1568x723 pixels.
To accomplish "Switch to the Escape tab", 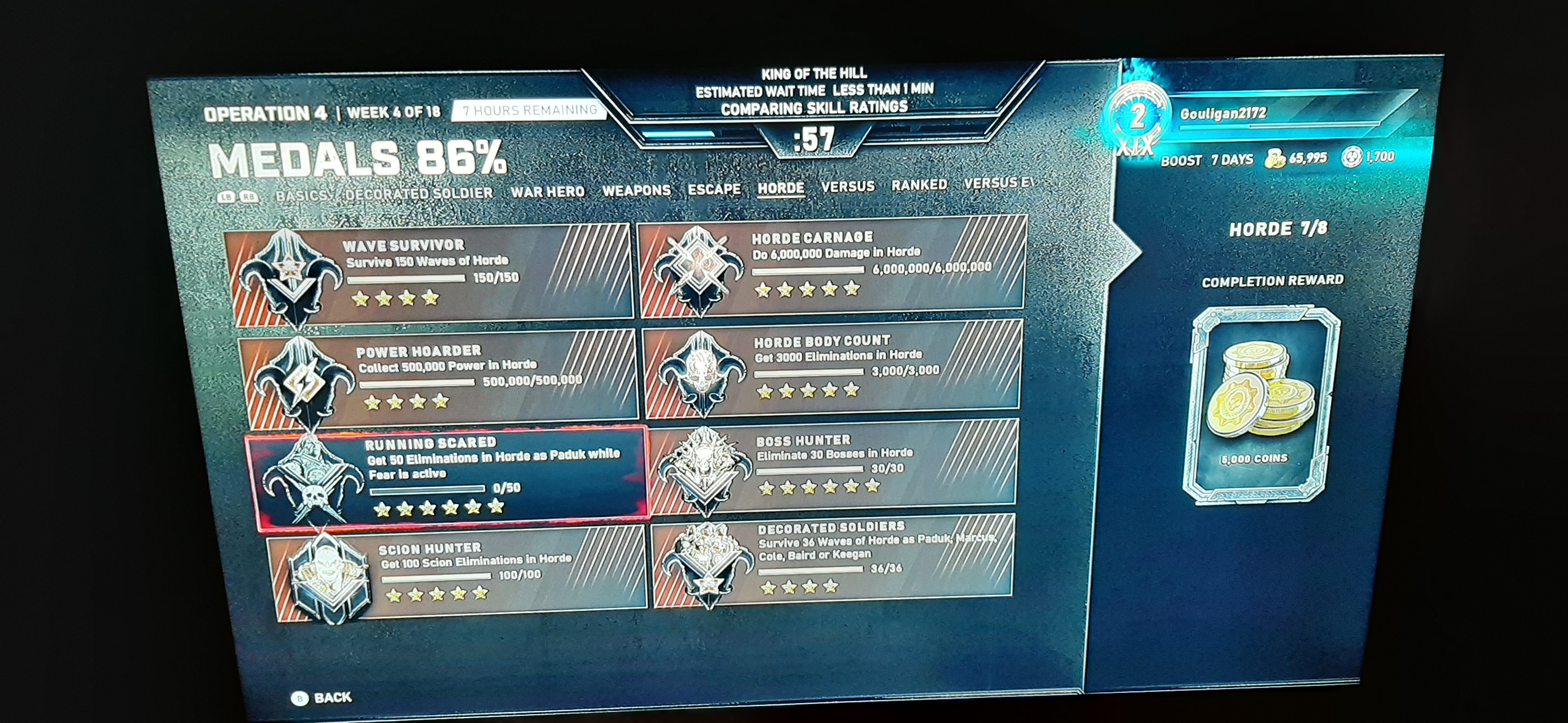I will 714,189.
